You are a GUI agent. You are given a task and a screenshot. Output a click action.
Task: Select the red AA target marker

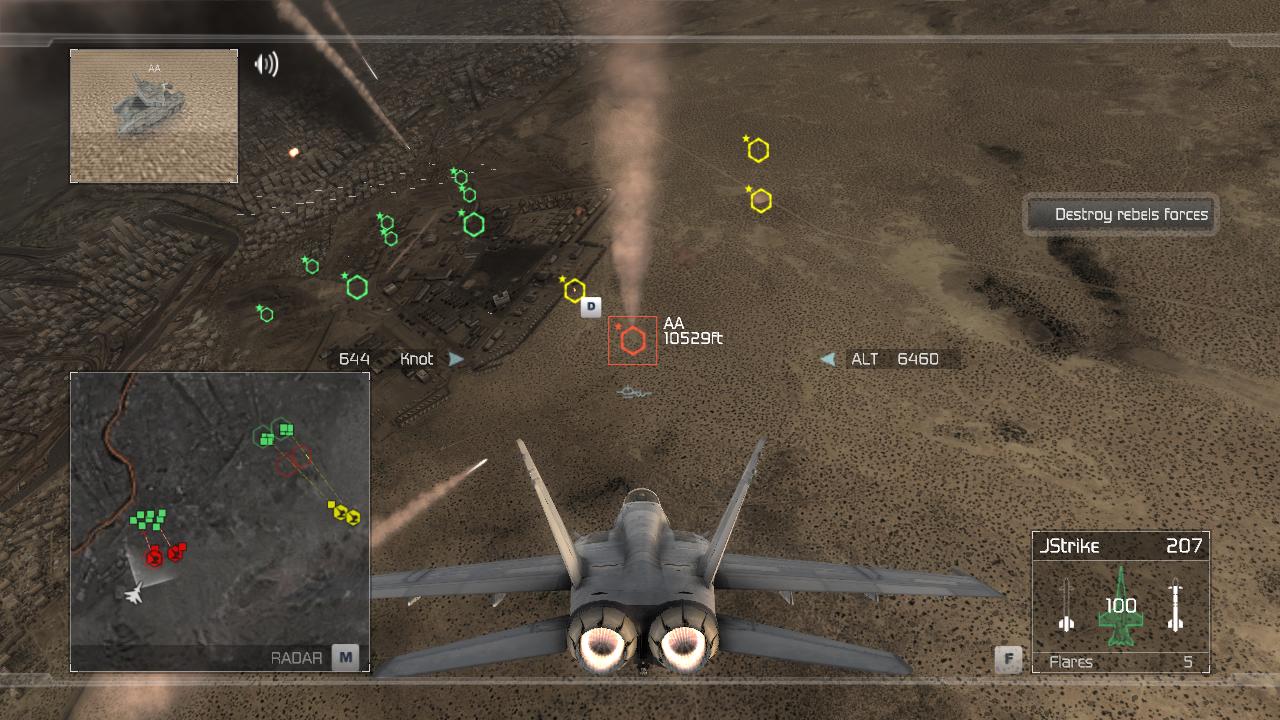[x=632, y=341]
